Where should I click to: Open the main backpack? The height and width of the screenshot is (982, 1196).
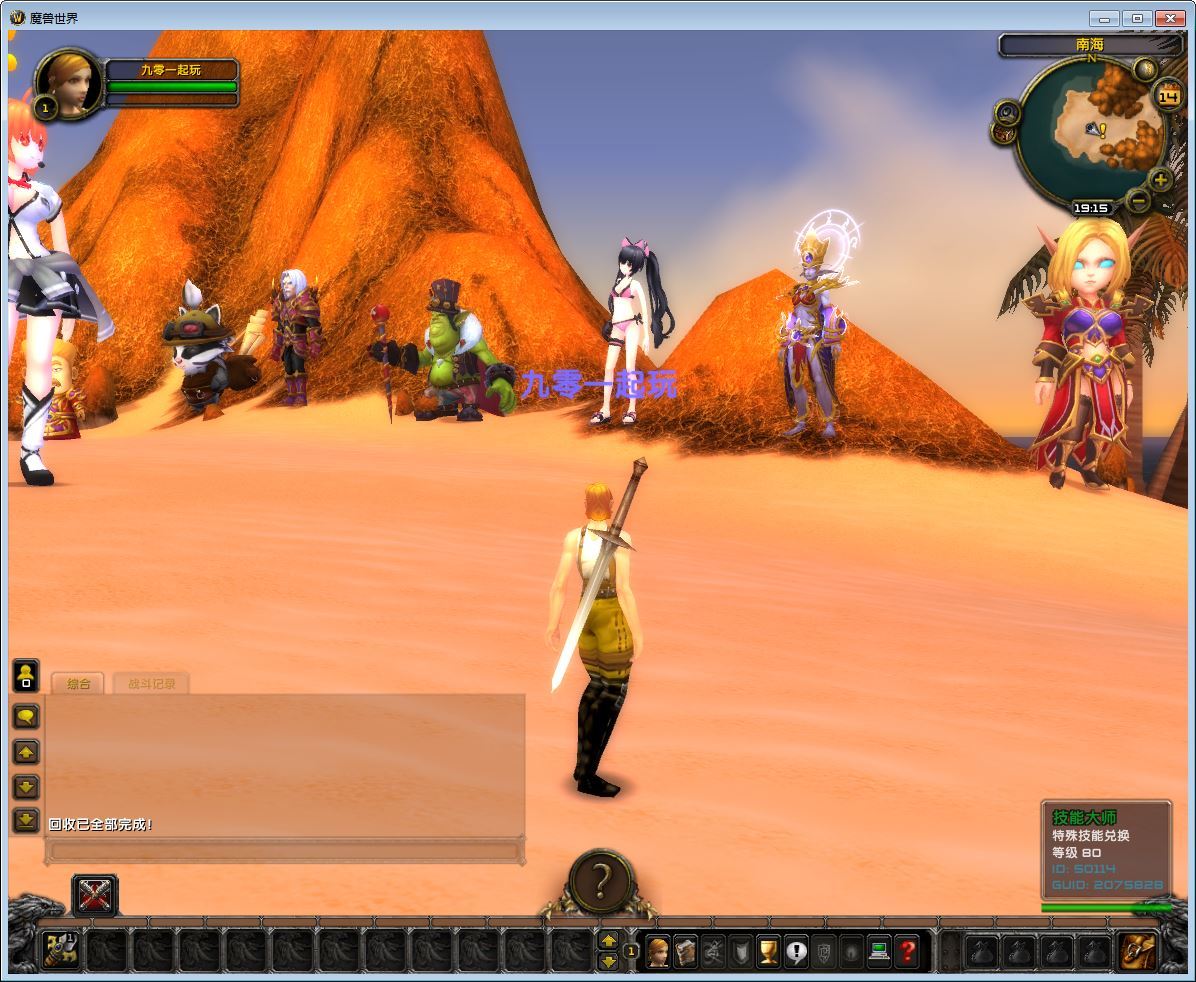point(1137,950)
